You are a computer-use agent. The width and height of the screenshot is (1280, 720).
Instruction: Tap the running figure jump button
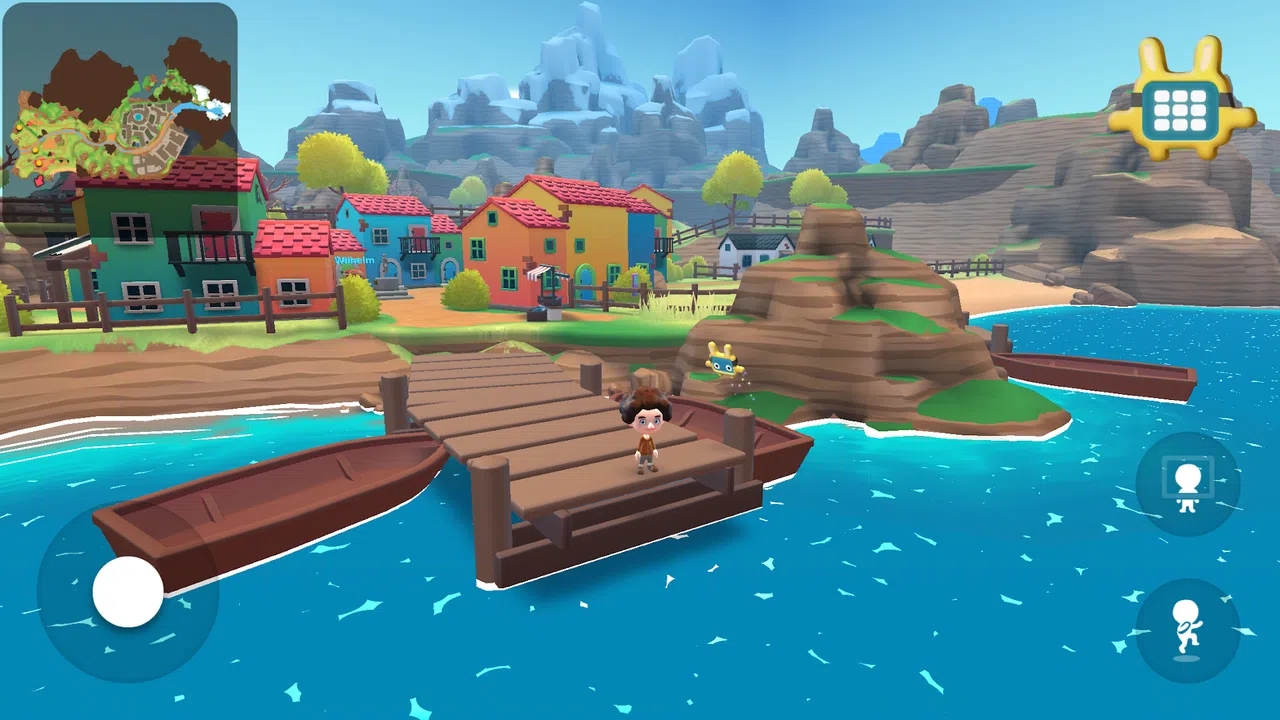coord(1188,630)
